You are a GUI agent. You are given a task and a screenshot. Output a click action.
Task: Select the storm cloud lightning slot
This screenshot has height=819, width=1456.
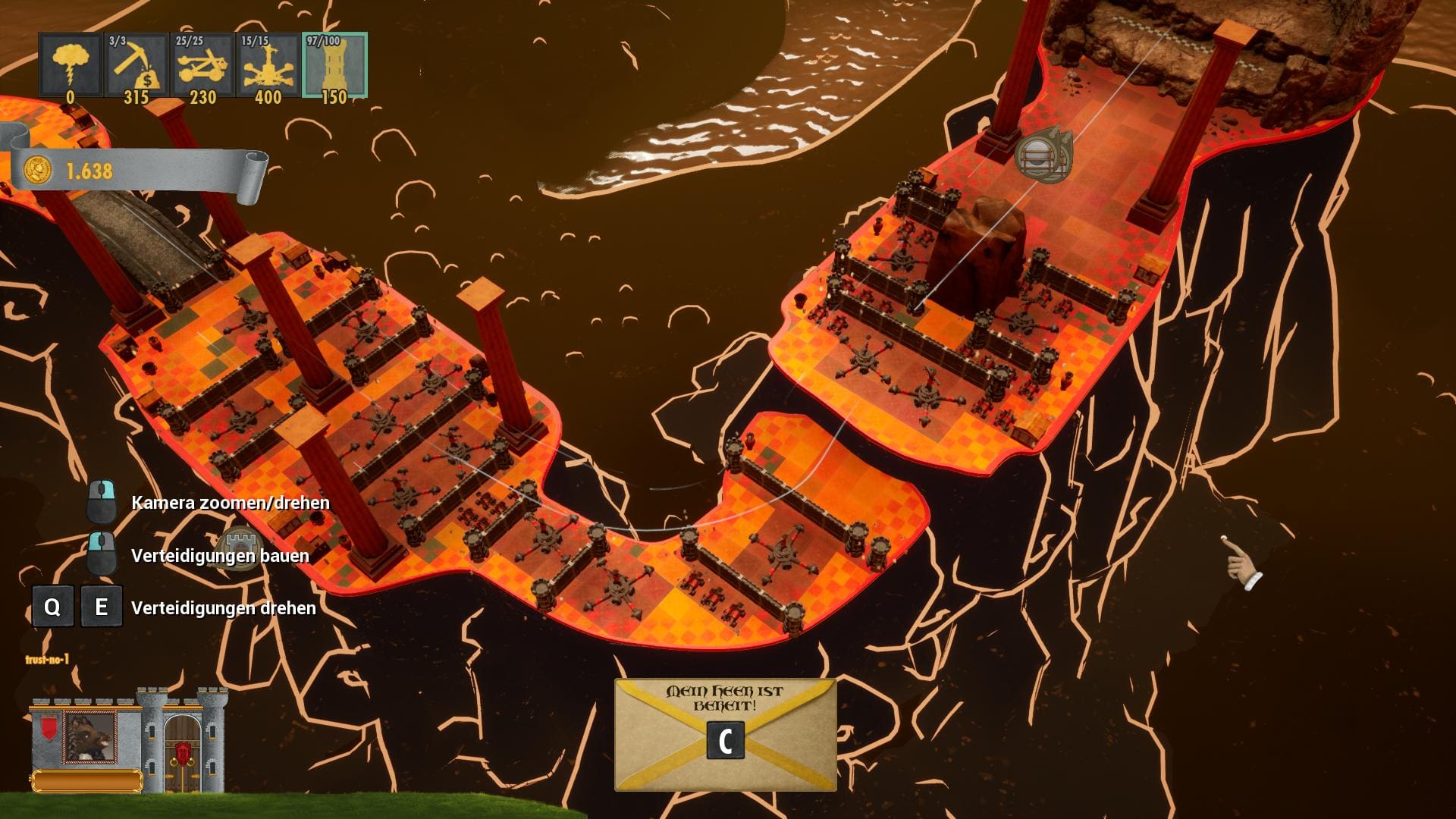click(x=71, y=66)
